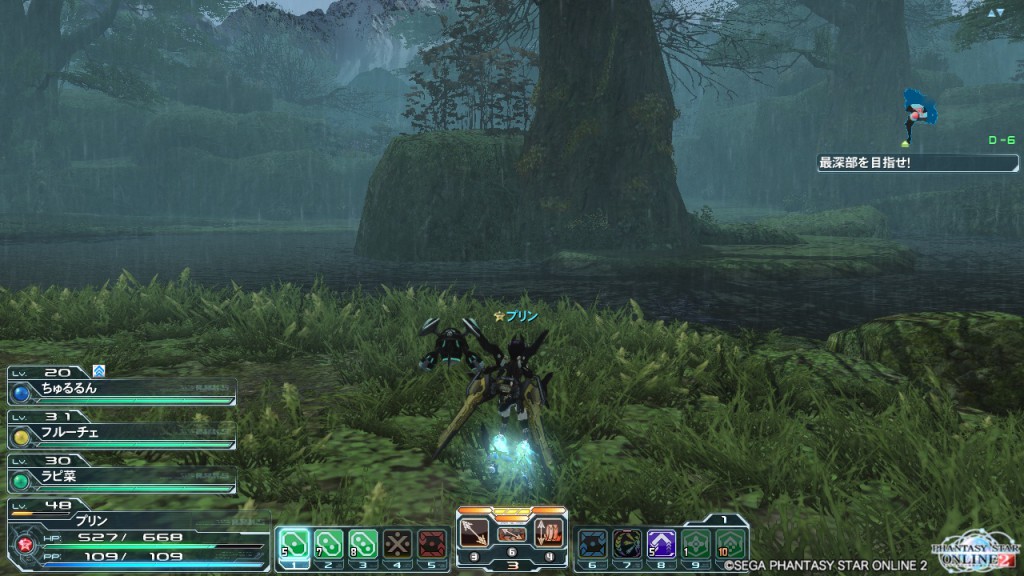Select the green consumable in hotbar slot 2
Screen dimensions: 1024x576
tap(328, 543)
